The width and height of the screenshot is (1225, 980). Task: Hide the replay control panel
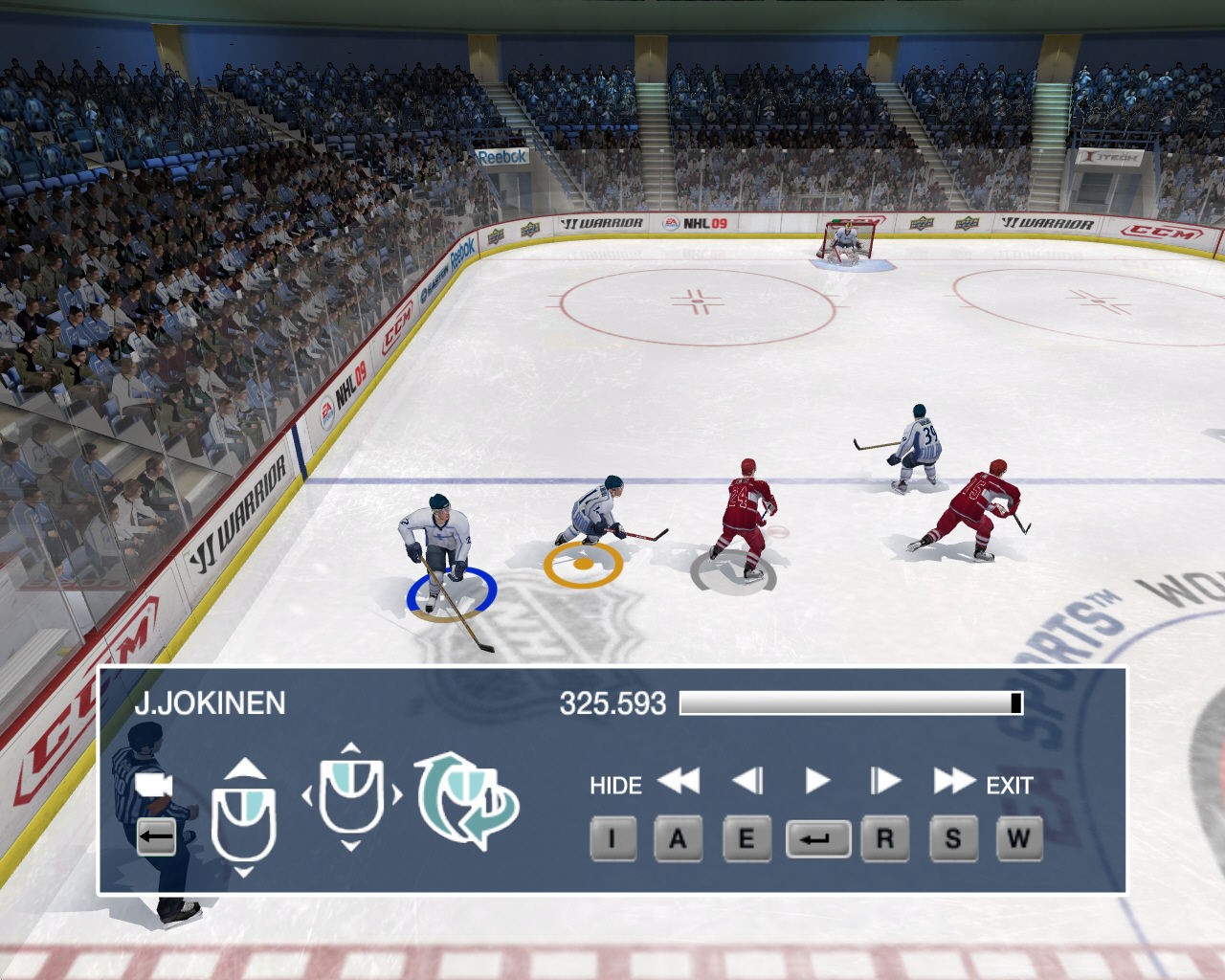[614, 786]
